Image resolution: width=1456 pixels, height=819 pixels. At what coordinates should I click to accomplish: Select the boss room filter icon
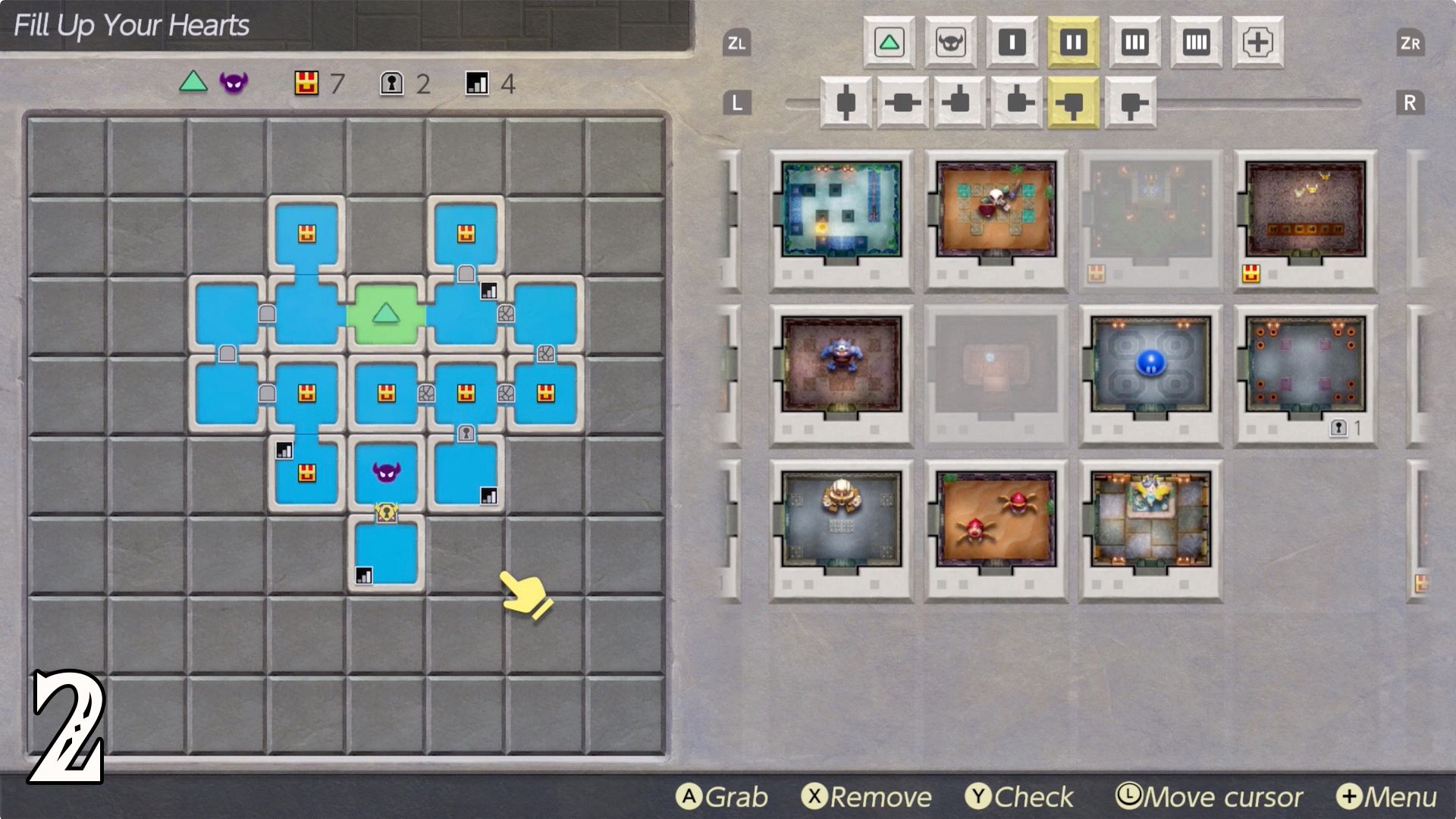[x=949, y=43]
